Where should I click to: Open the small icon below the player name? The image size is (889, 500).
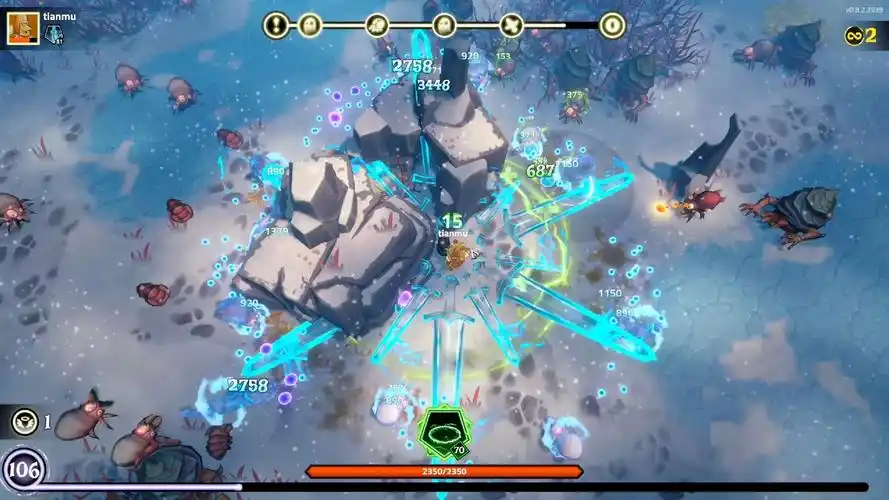(x=53, y=35)
